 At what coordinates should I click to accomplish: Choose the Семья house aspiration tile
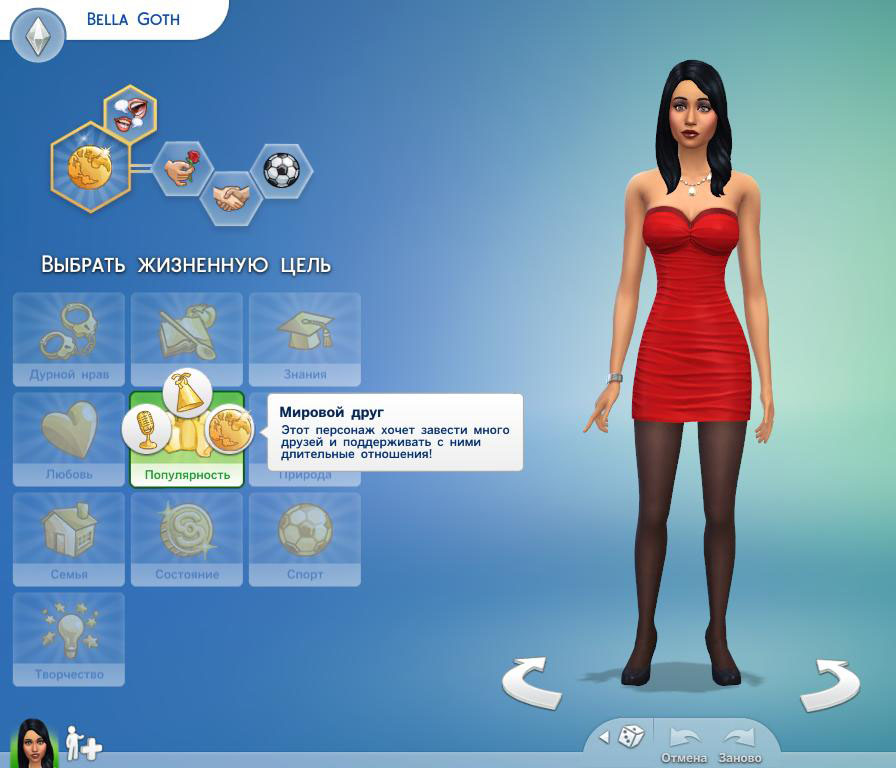click(x=69, y=538)
